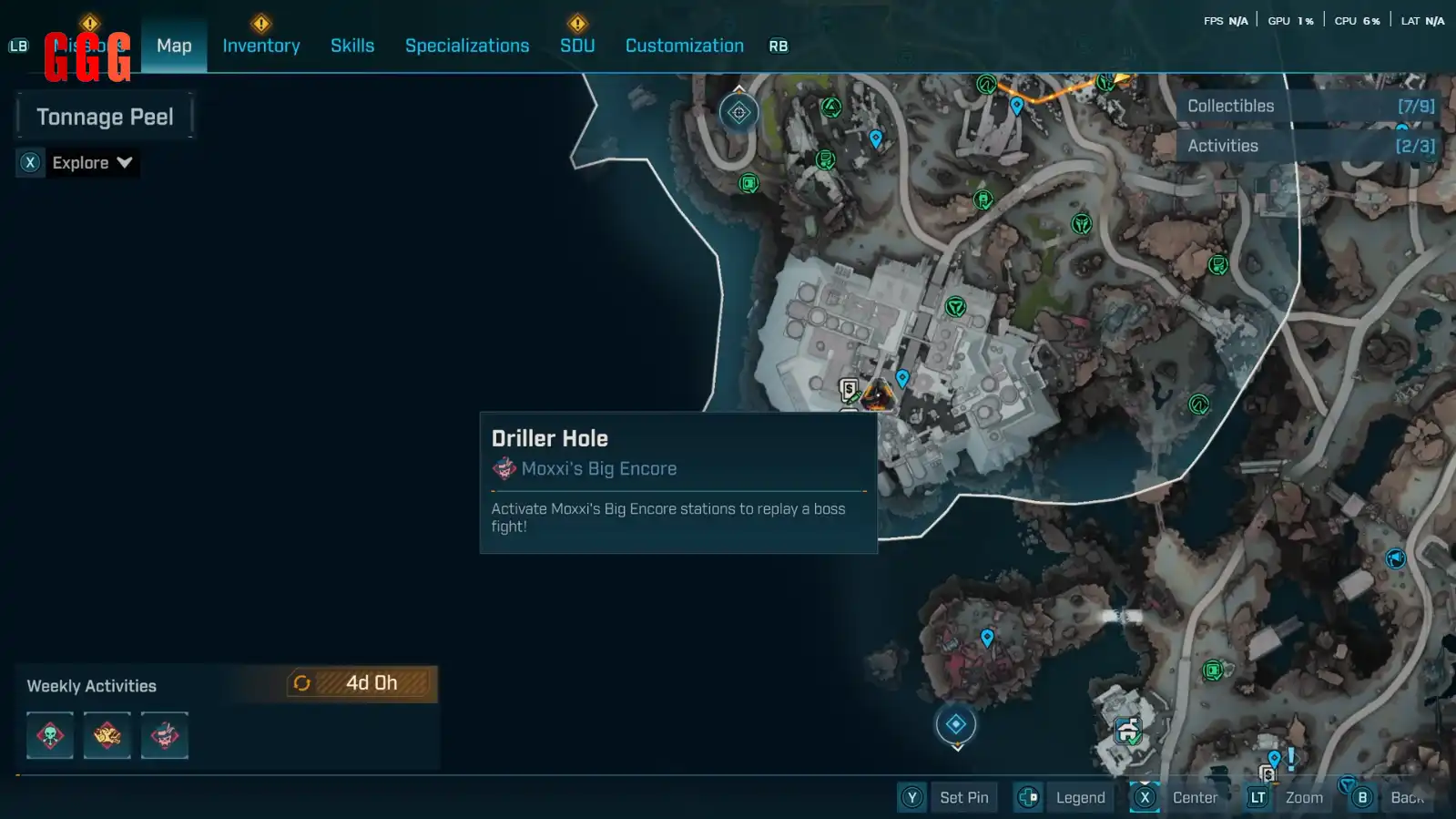Image resolution: width=1456 pixels, height=819 pixels.
Task: Open the SDU tab
Action: pyautogui.click(x=577, y=46)
